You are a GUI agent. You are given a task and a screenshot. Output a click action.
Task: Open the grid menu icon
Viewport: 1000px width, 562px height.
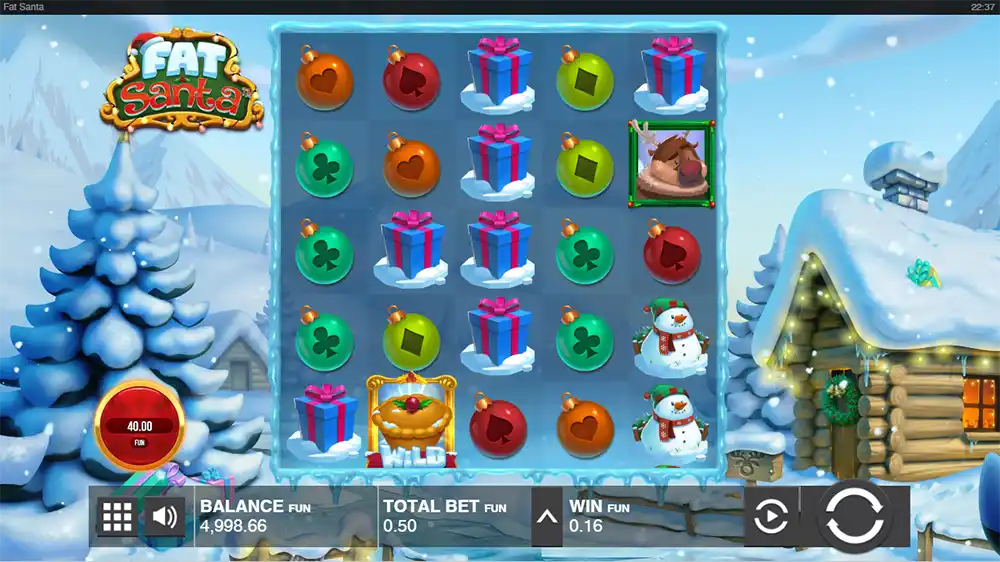pos(117,517)
